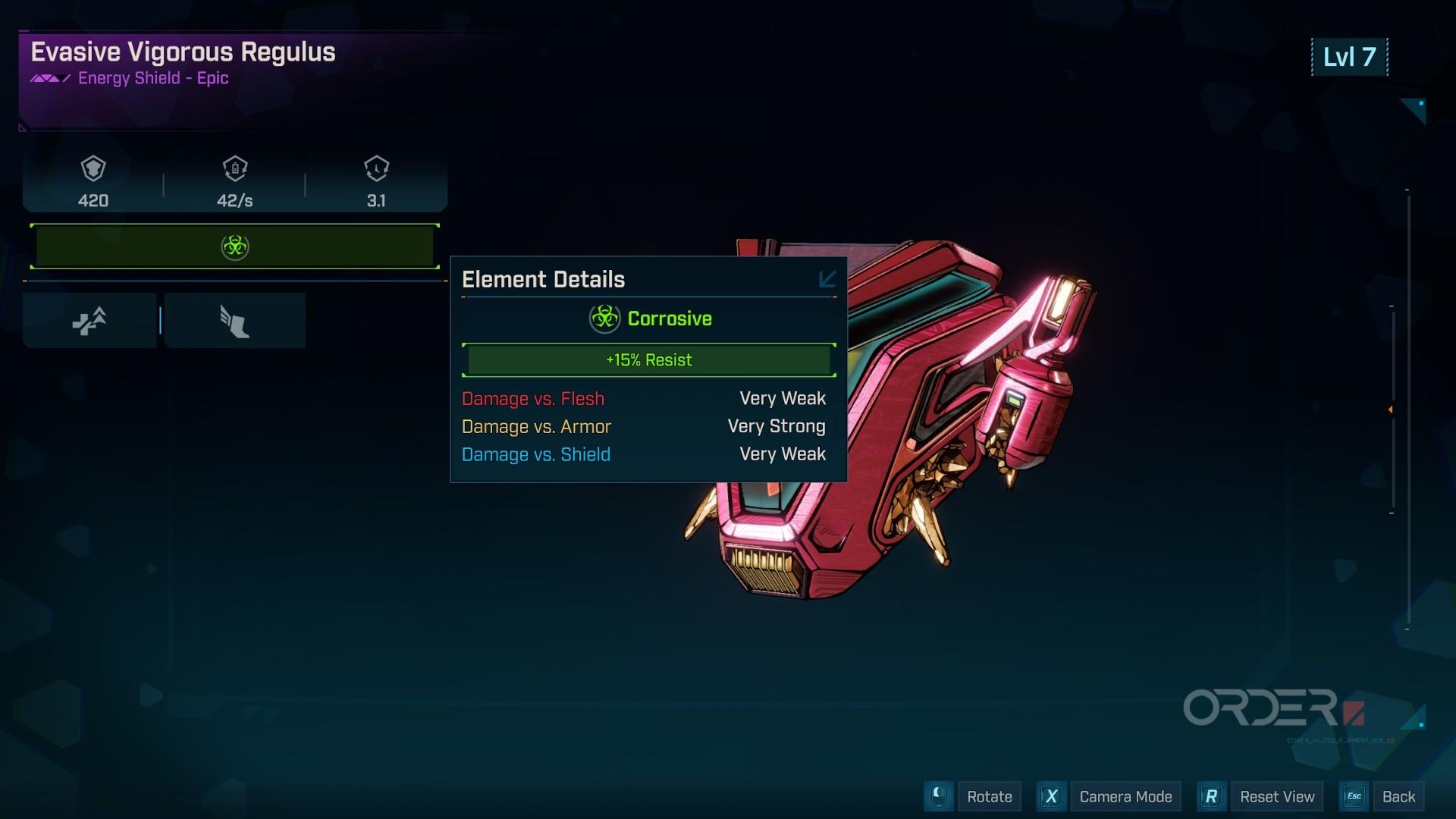Select the shield capacity stat icon
Viewport: 1456px width, 819px height.
[x=93, y=168]
